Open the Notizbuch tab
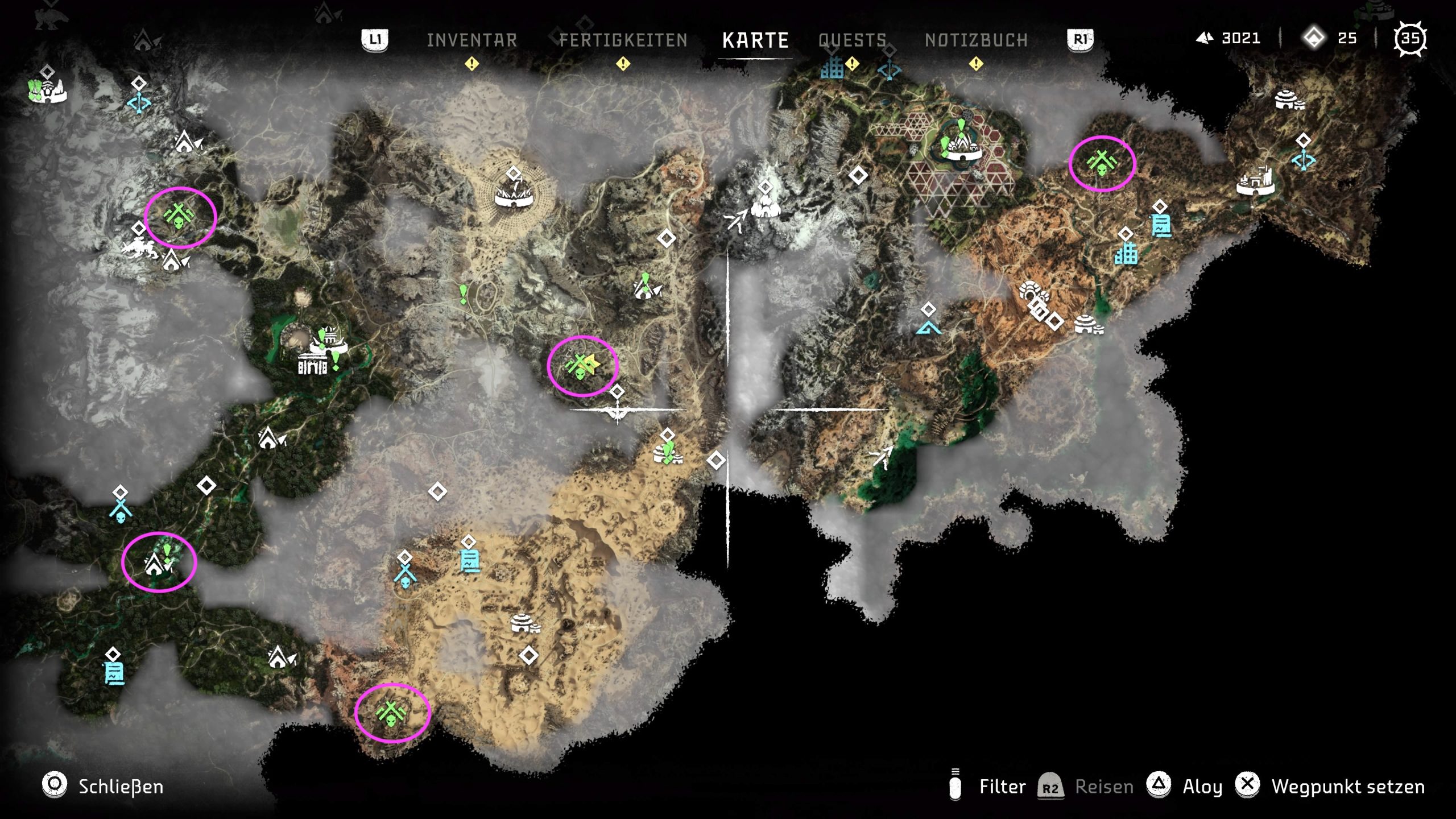 pyautogui.click(x=976, y=40)
